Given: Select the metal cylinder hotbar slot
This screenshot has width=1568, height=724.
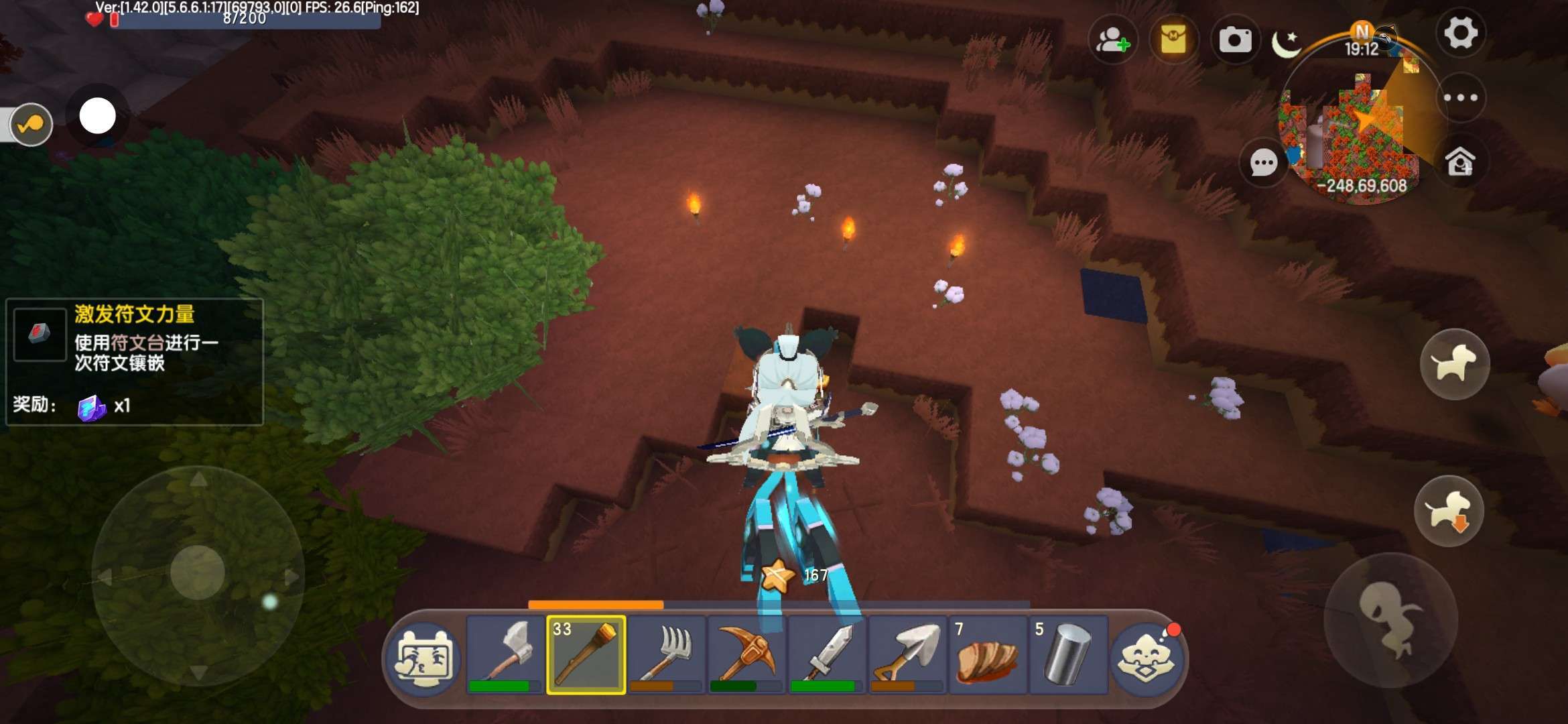Looking at the screenshot, I should 1067,655.
